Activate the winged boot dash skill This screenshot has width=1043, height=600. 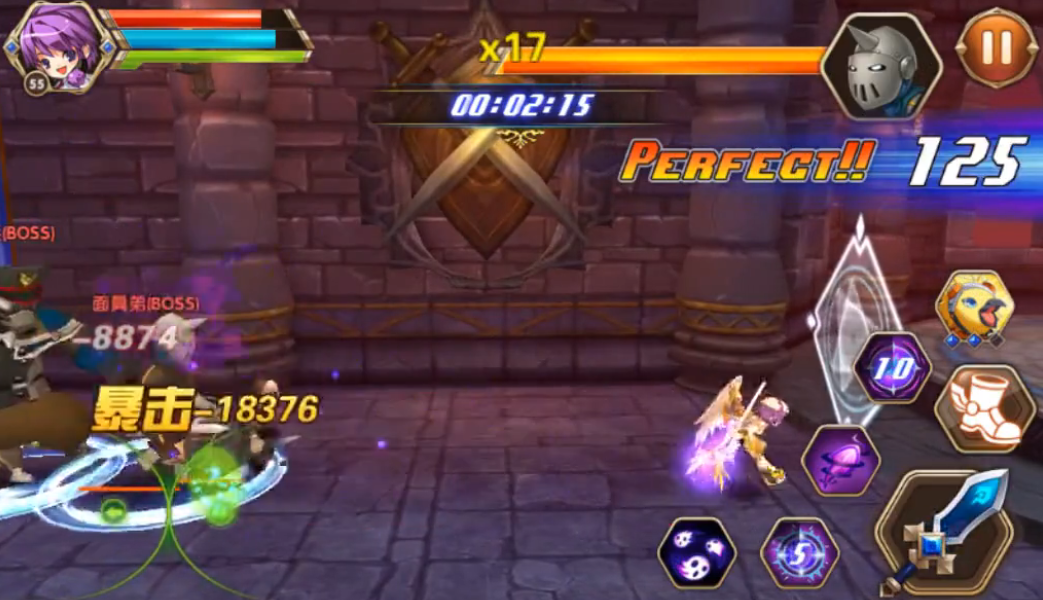(984, 407)
